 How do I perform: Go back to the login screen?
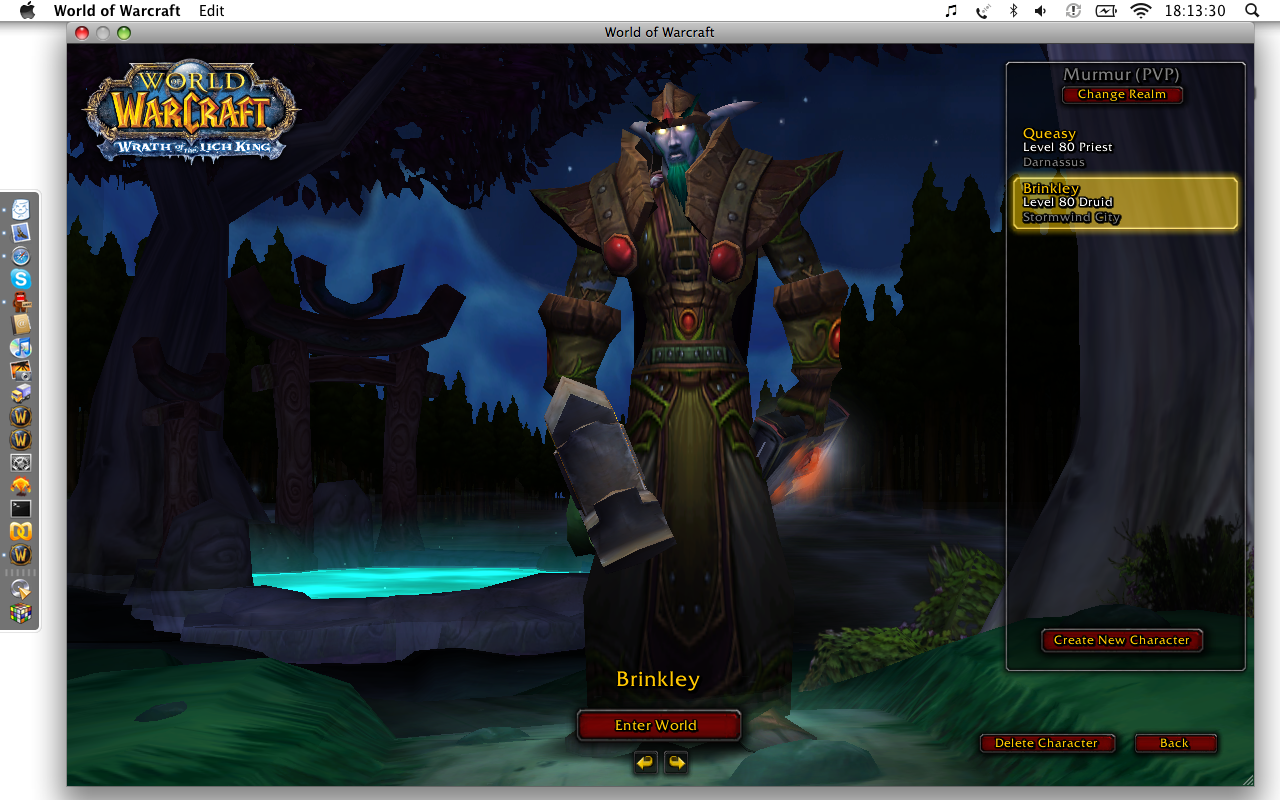pos(1174,743)
